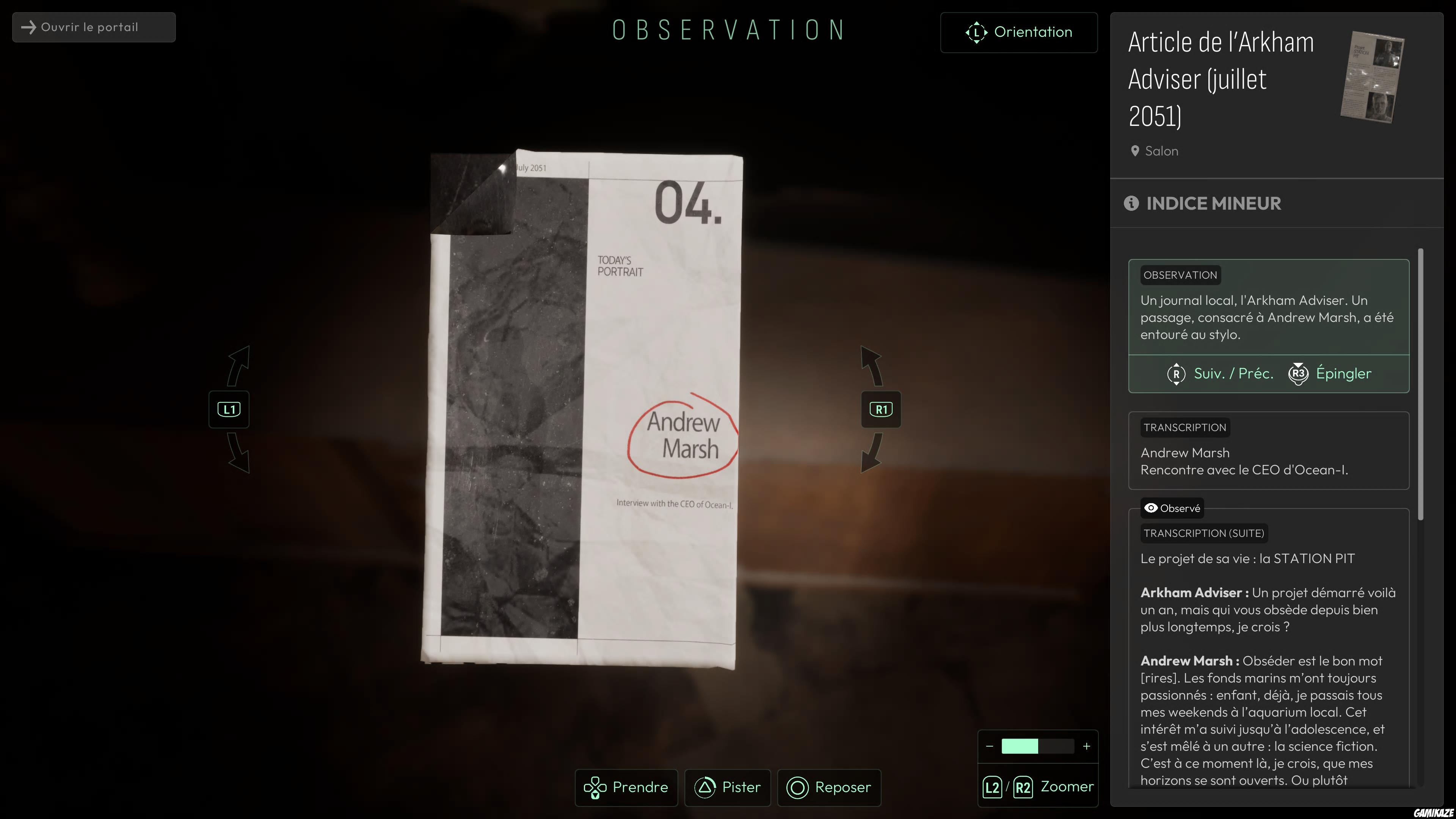Click the zoom plus button
The image size is (1456, 819).
click(x=1086, y=746)
